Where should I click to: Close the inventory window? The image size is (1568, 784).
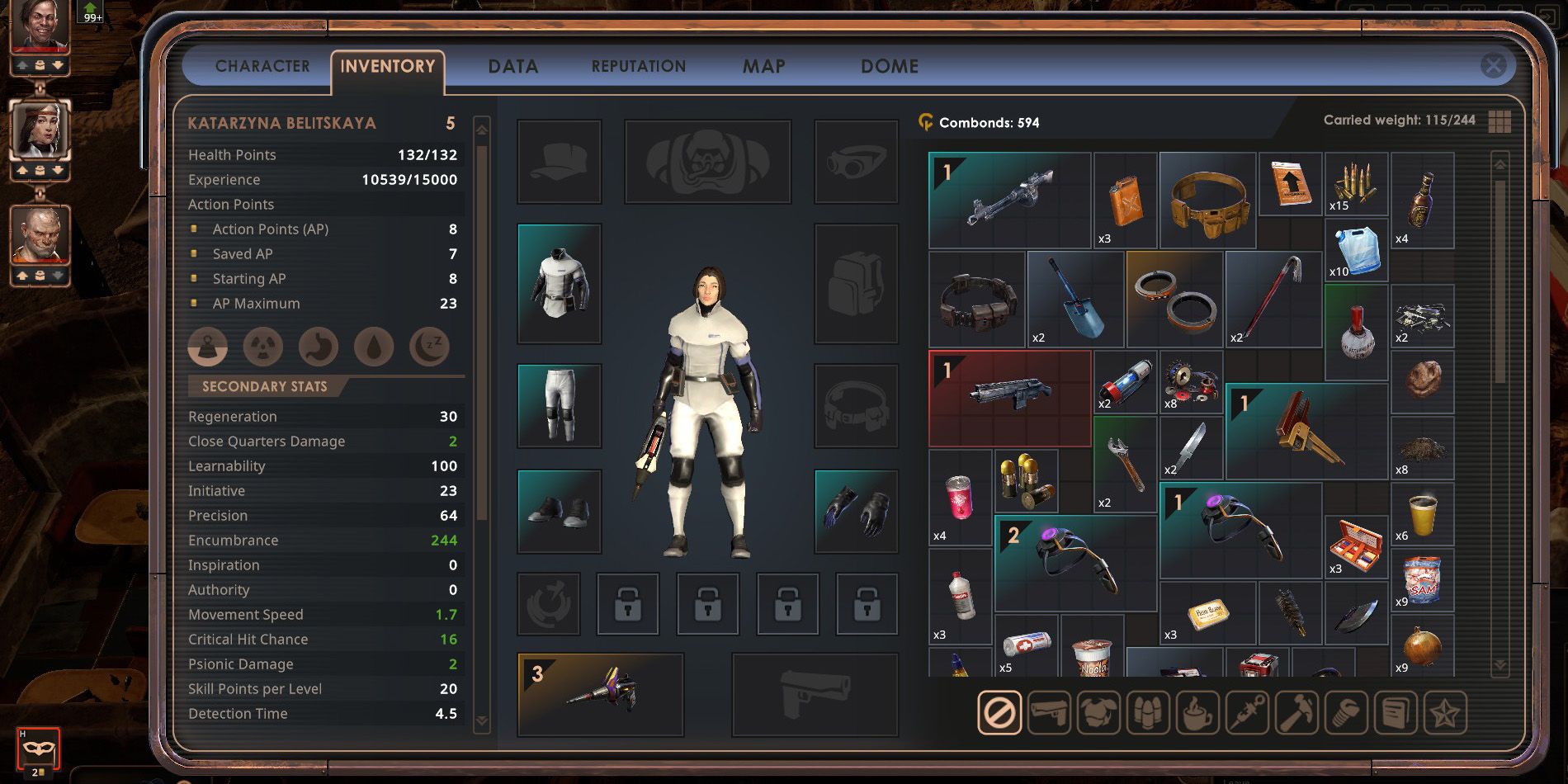pos(1493,65)
